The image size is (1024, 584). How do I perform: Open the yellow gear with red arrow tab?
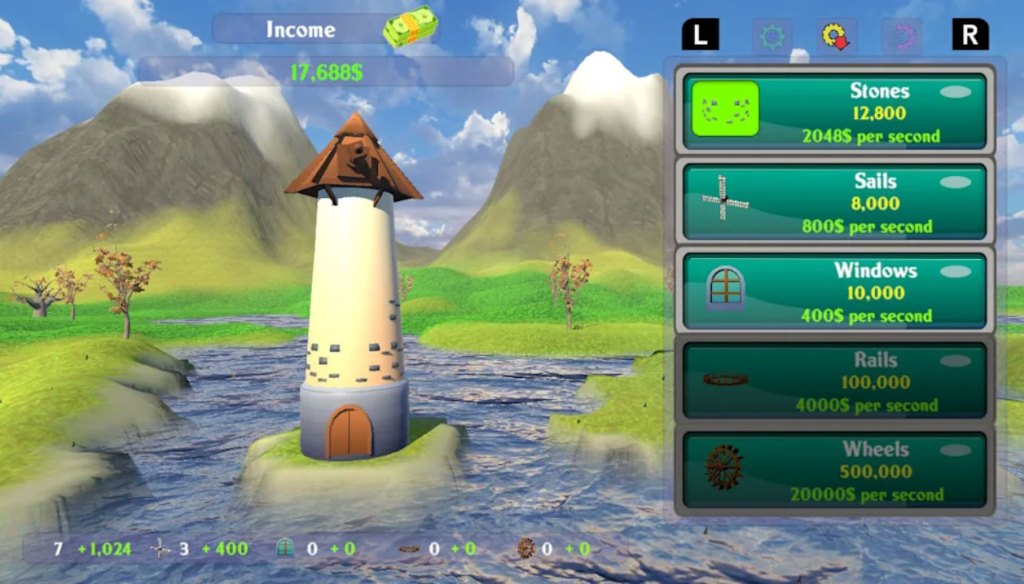click(x=836, y=36)
